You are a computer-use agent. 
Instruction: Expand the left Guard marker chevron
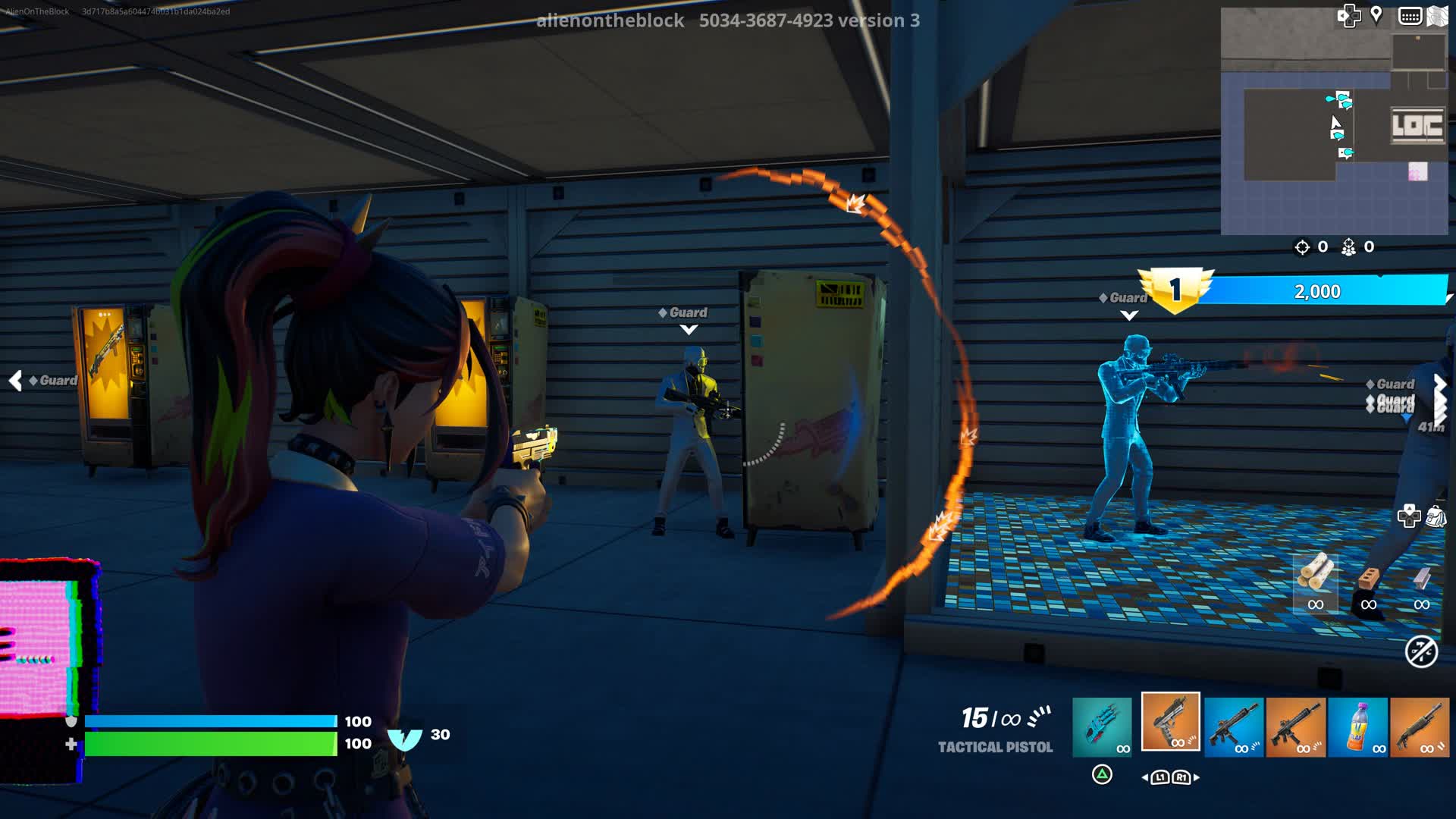click(16, 381)
